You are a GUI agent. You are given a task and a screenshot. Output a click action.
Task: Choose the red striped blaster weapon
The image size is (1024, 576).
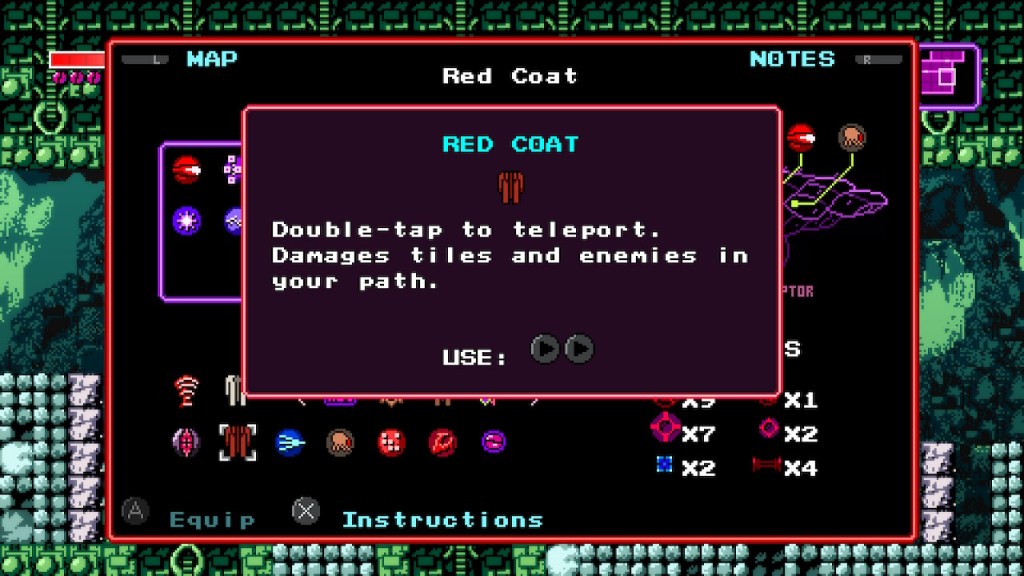pyautogui.click(x=185, y=170)
